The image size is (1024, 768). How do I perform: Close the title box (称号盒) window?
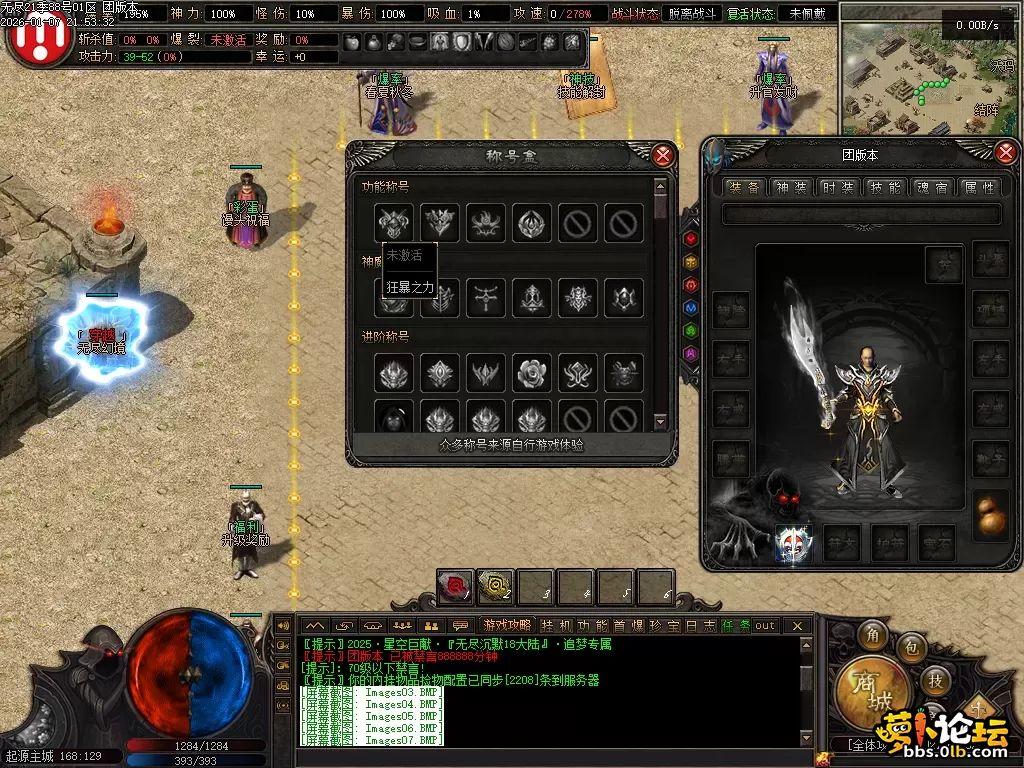tap(662, 155)
